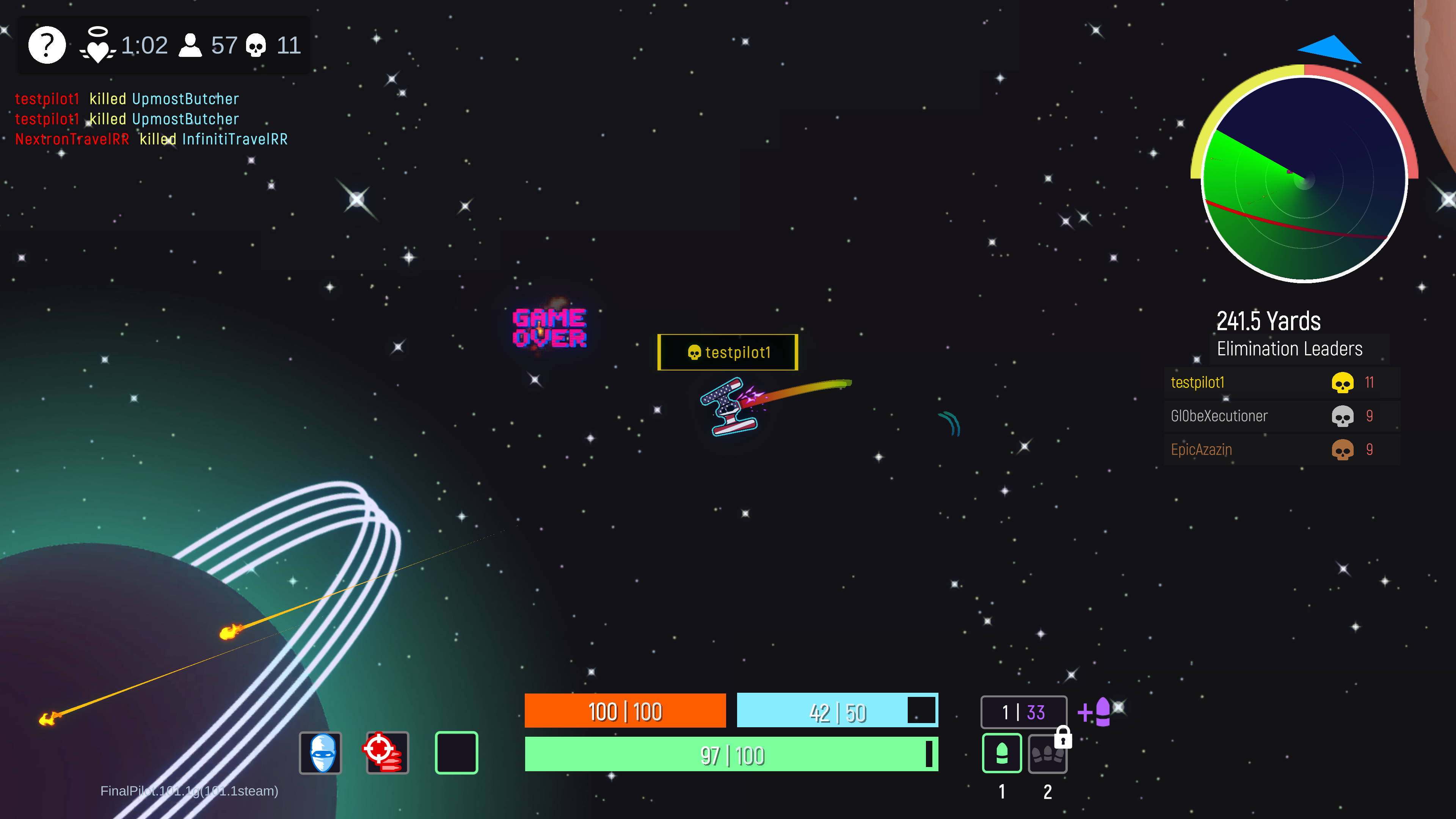This screenshot has width=1456, height=819.
Task: Click the purple add-ammo bullet icon
Action: (1096, 712)
